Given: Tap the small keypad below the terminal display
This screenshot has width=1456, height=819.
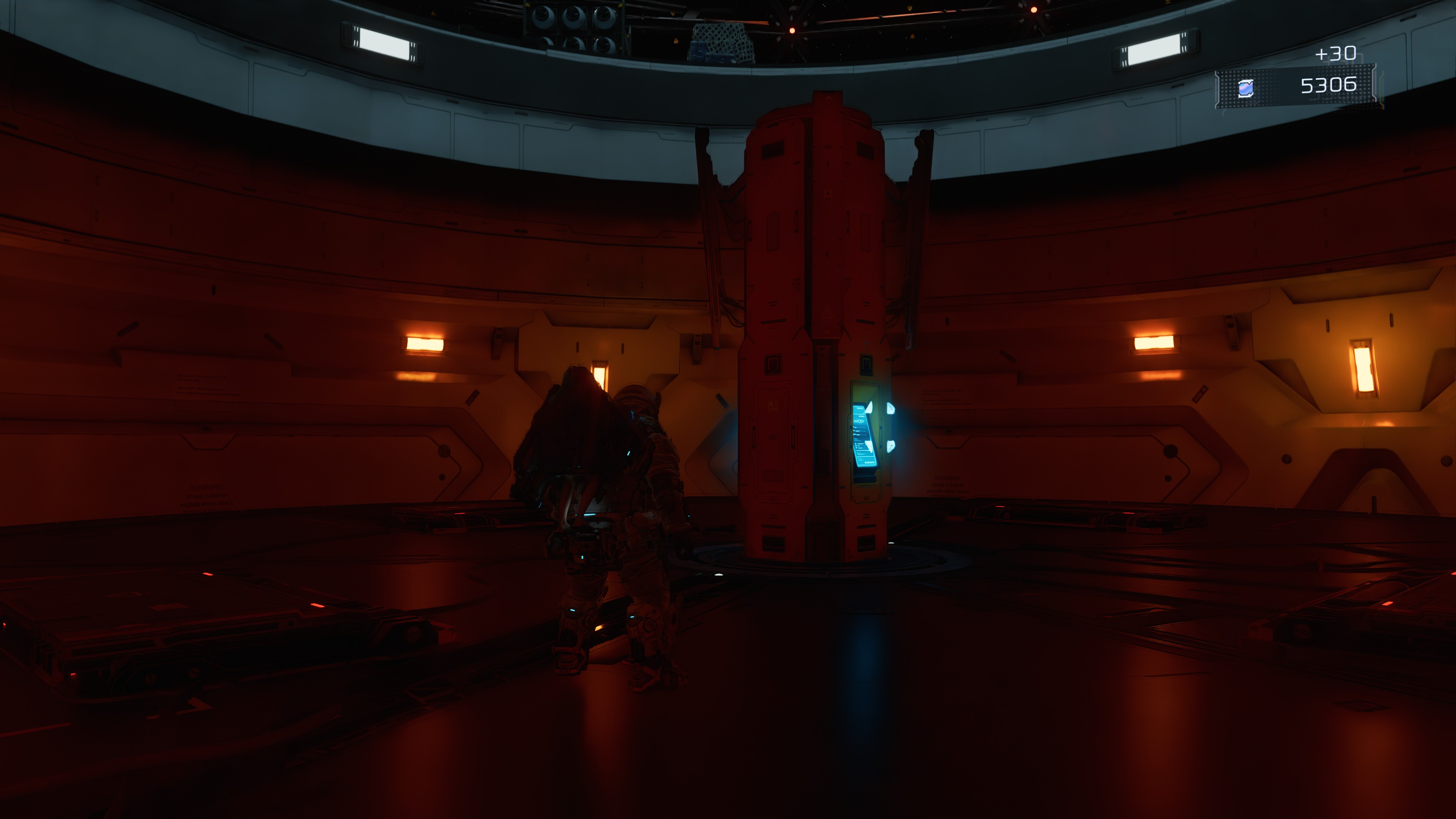Looking at the screenshot, I should [x=865, y=480].
